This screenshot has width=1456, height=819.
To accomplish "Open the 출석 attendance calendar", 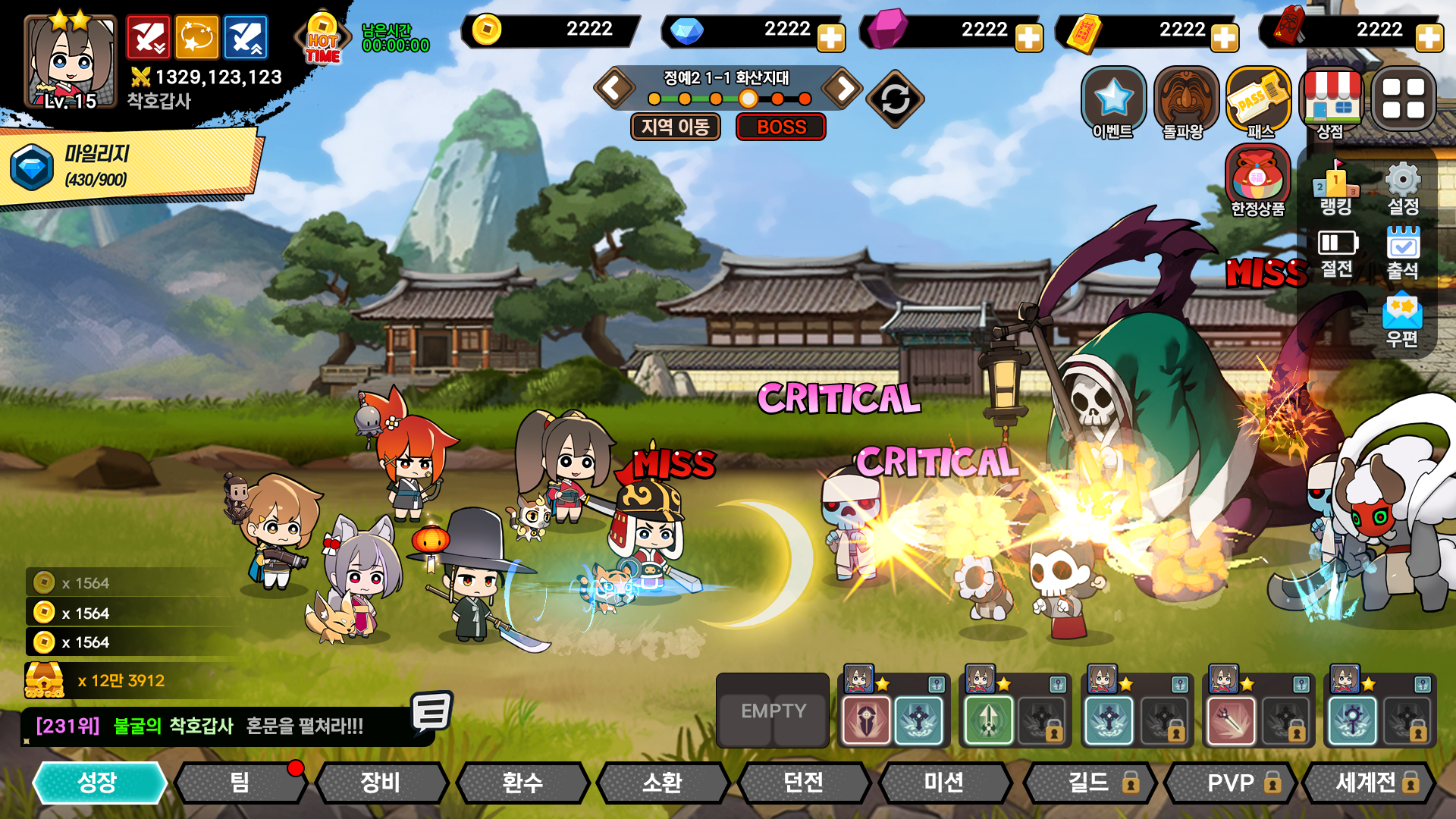I will click(x=1402, y=252).
